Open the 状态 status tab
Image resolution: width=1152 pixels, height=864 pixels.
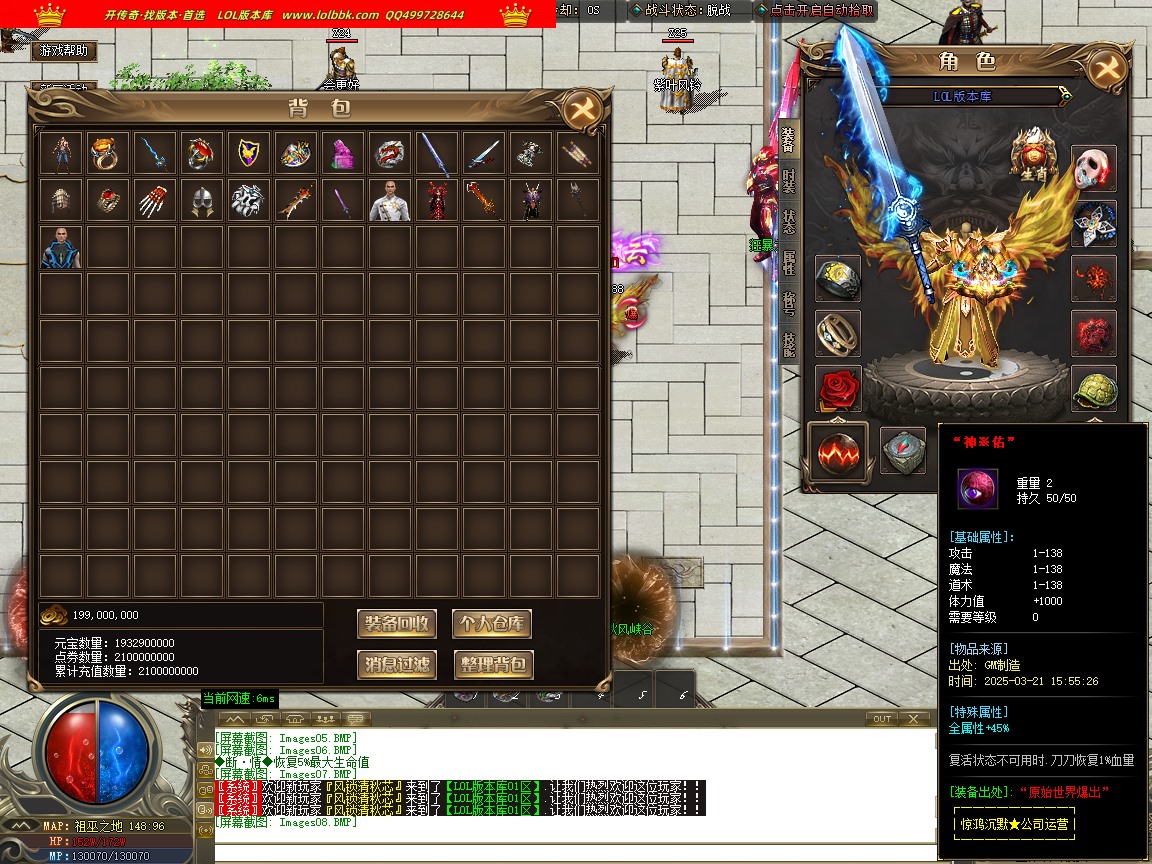tap(789, 221)
